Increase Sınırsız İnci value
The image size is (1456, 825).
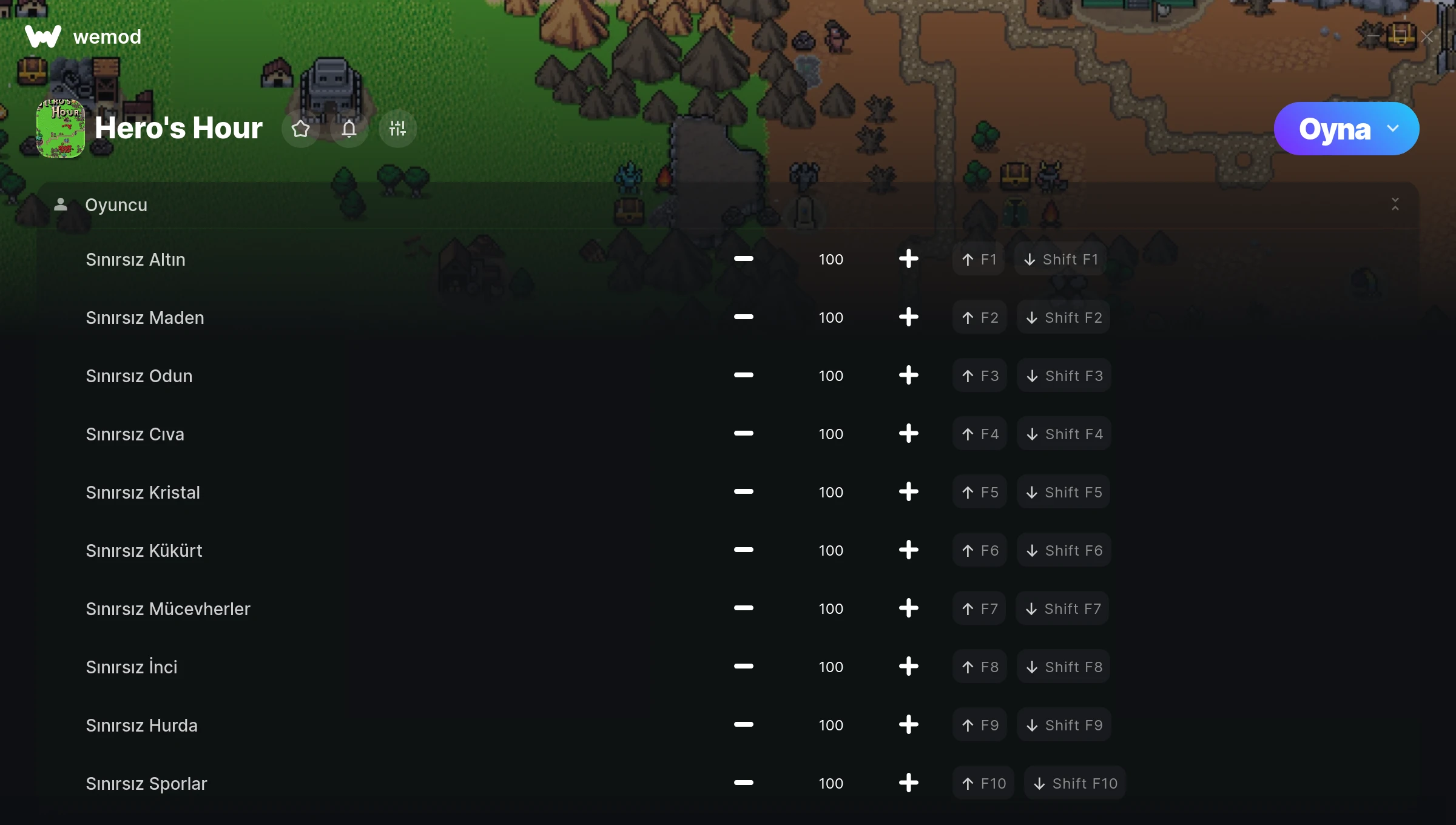pos(908,667)
